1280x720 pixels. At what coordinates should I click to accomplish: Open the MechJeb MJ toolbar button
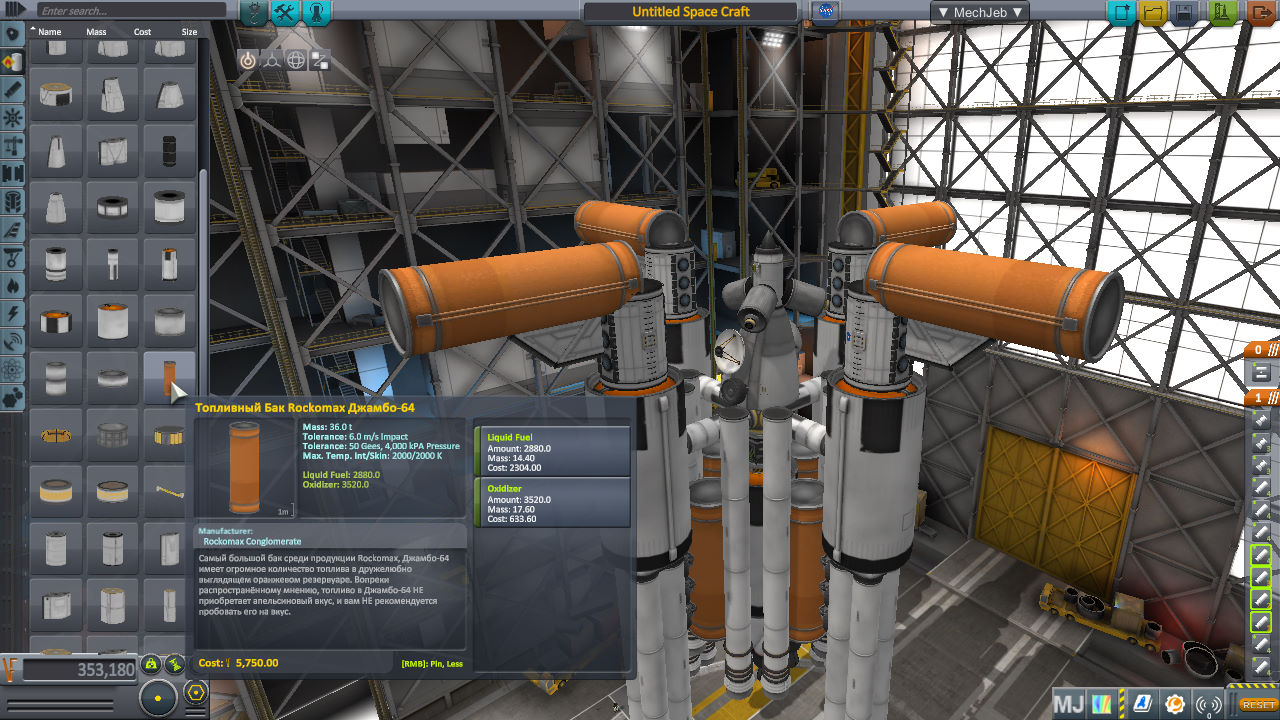(x=1067, y=704)
